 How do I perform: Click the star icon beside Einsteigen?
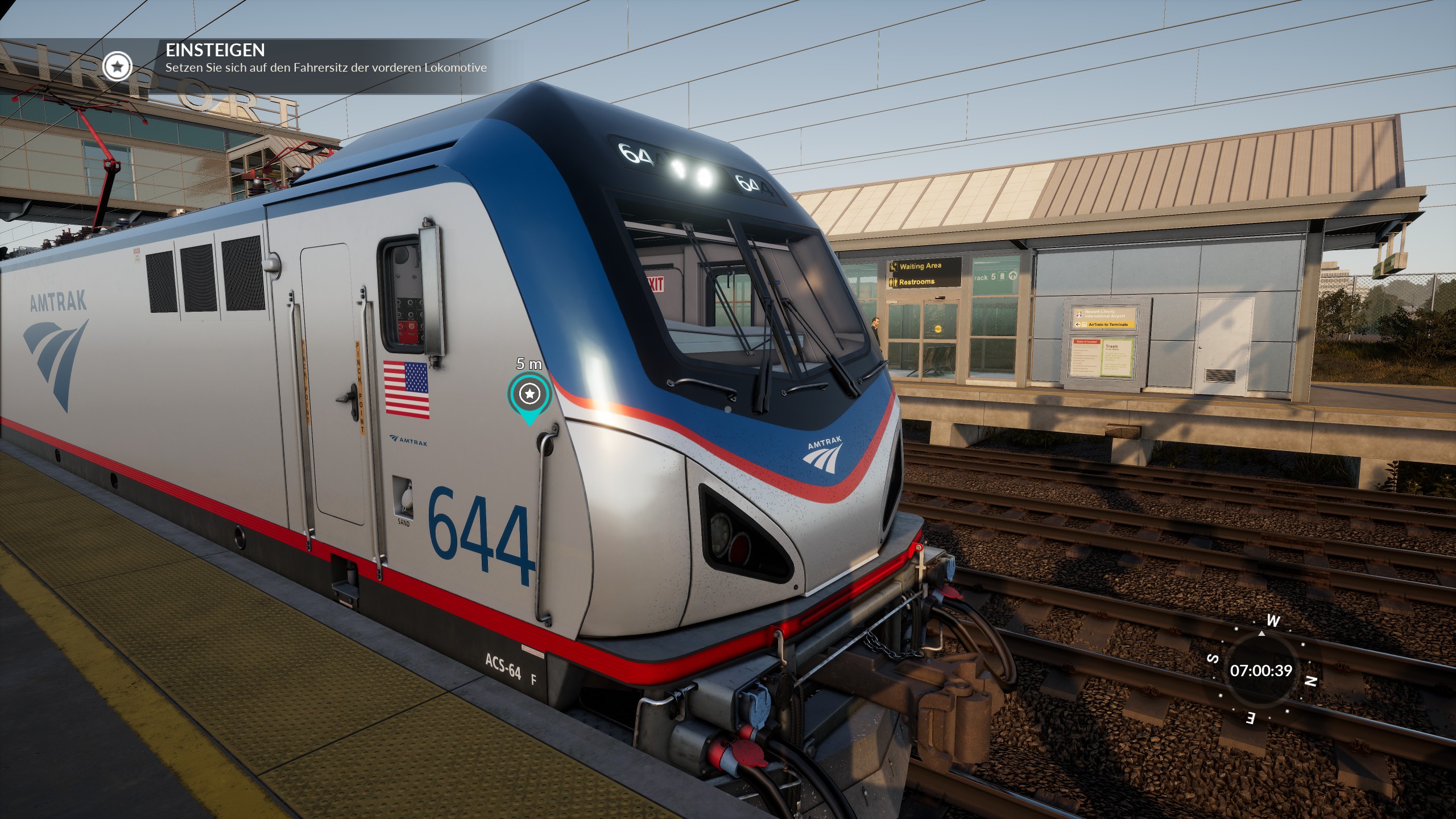tap(118, 67)
